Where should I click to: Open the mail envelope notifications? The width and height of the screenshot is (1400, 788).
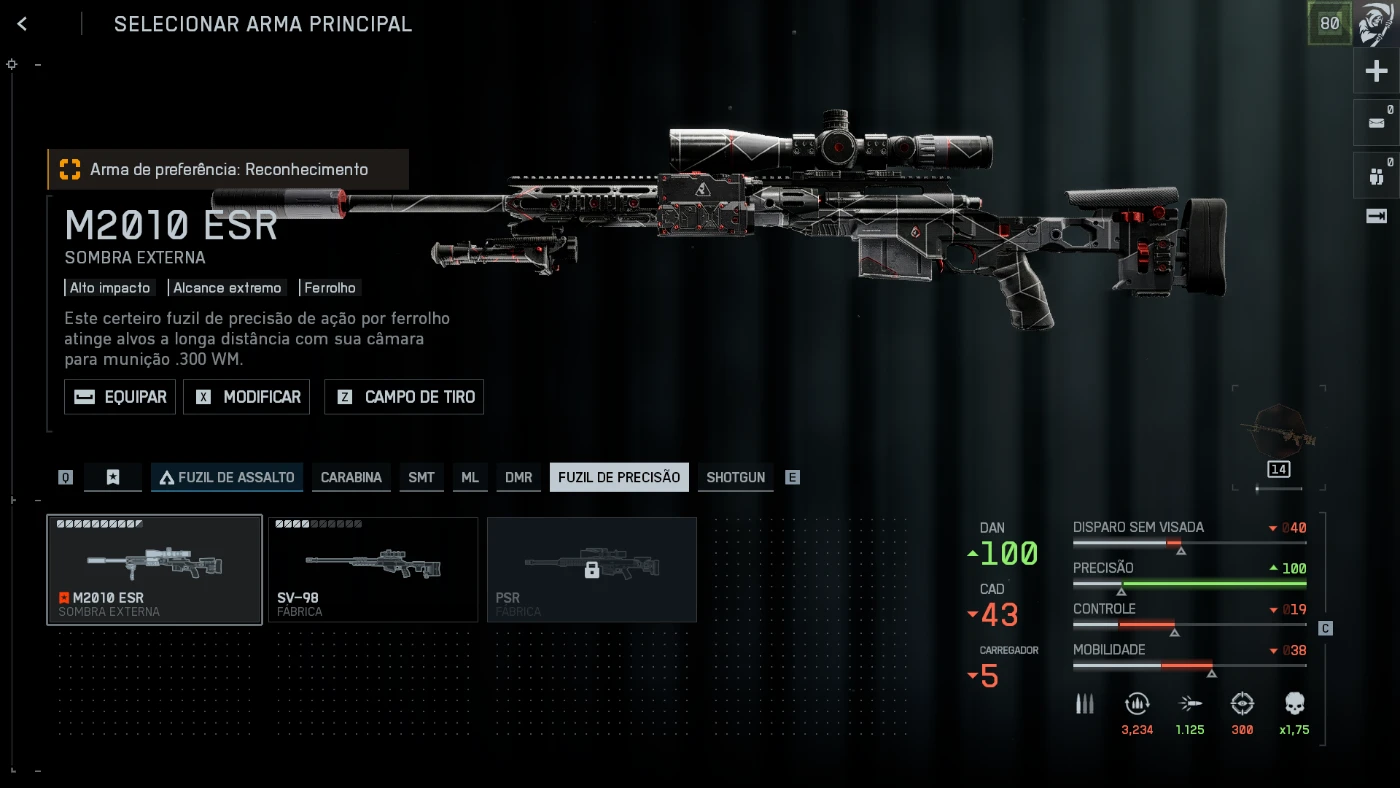[x=1377, y=123]
